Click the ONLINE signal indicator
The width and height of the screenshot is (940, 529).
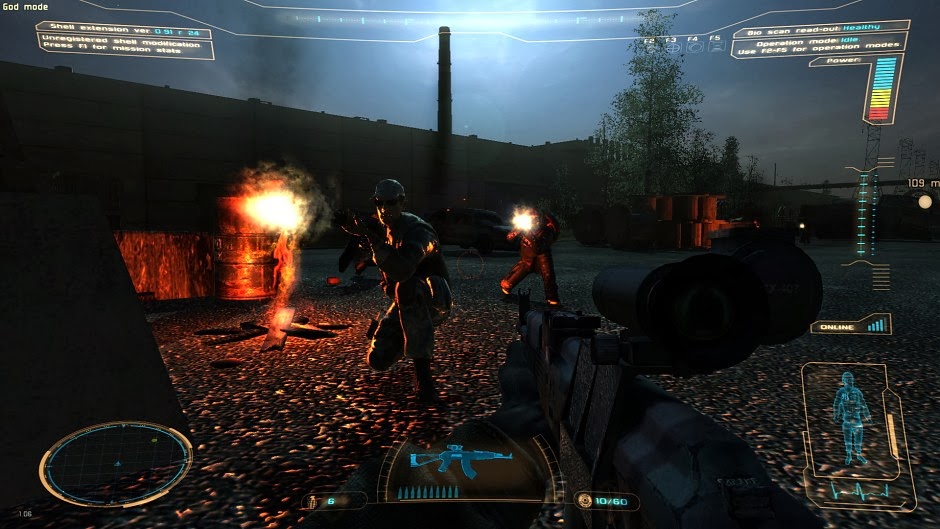click(850, 326)
